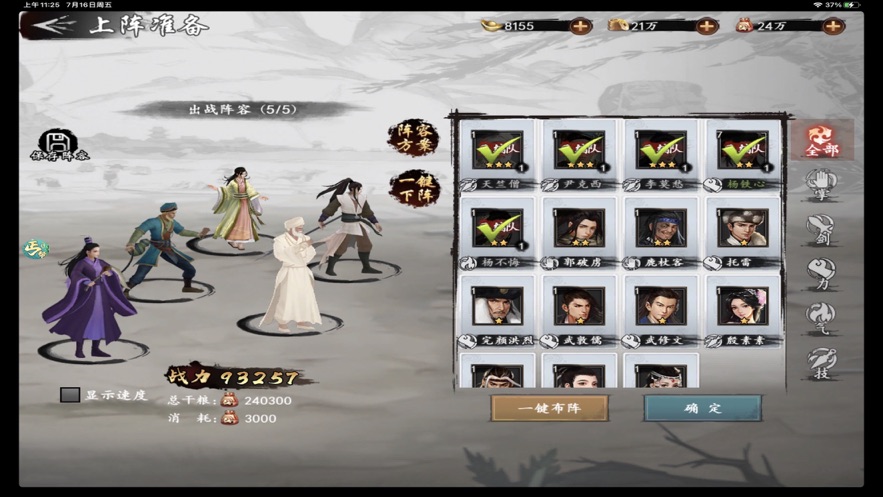Image resolution: width=883 pixels, height=497 pixels.
Task: Toggle the 显示速度 checkbox
Action: point(70,395)
